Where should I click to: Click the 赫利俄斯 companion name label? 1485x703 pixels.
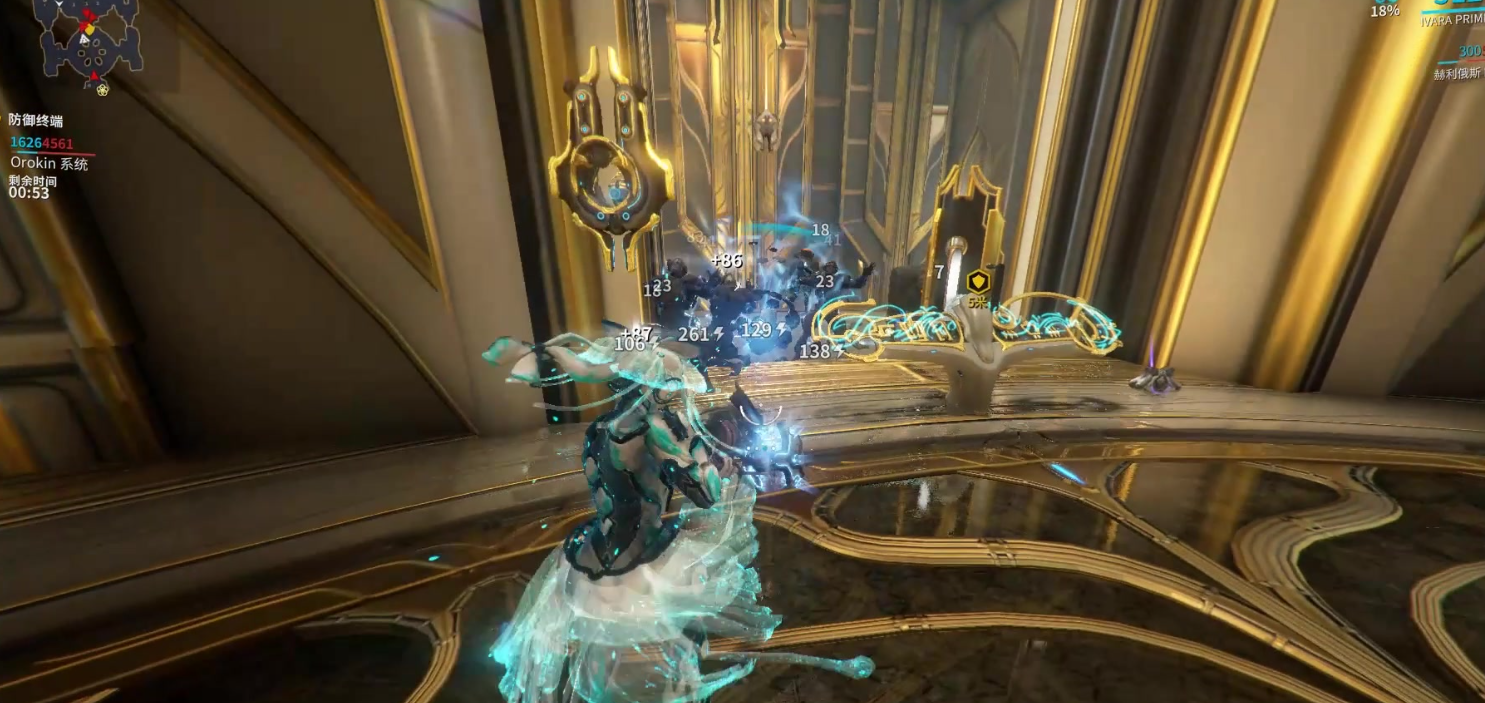[x=1459, y=74]
